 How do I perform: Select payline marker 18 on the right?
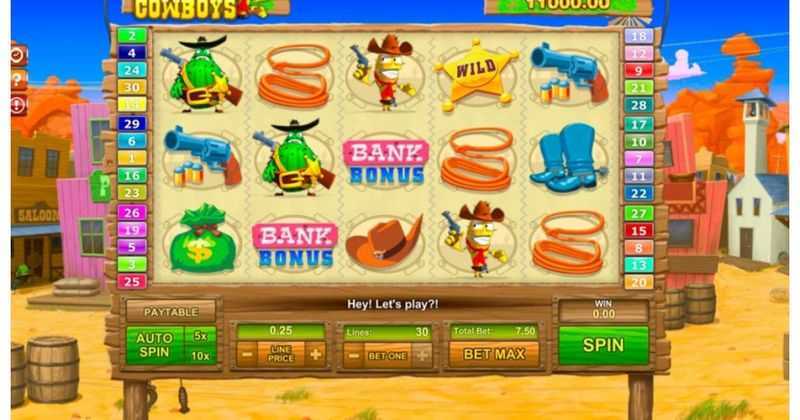click(638, 36)
